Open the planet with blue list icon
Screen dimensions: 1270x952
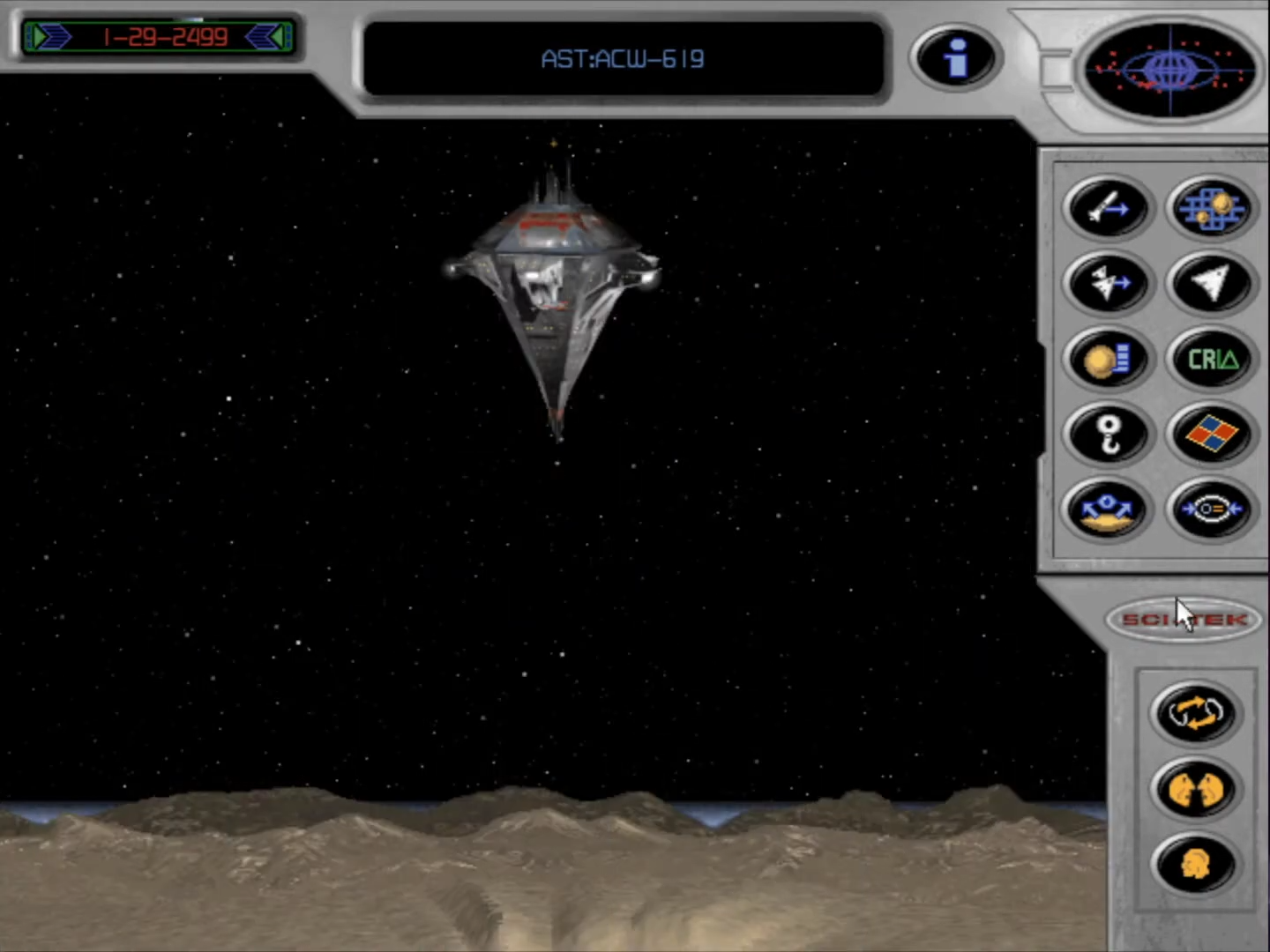1109,359
